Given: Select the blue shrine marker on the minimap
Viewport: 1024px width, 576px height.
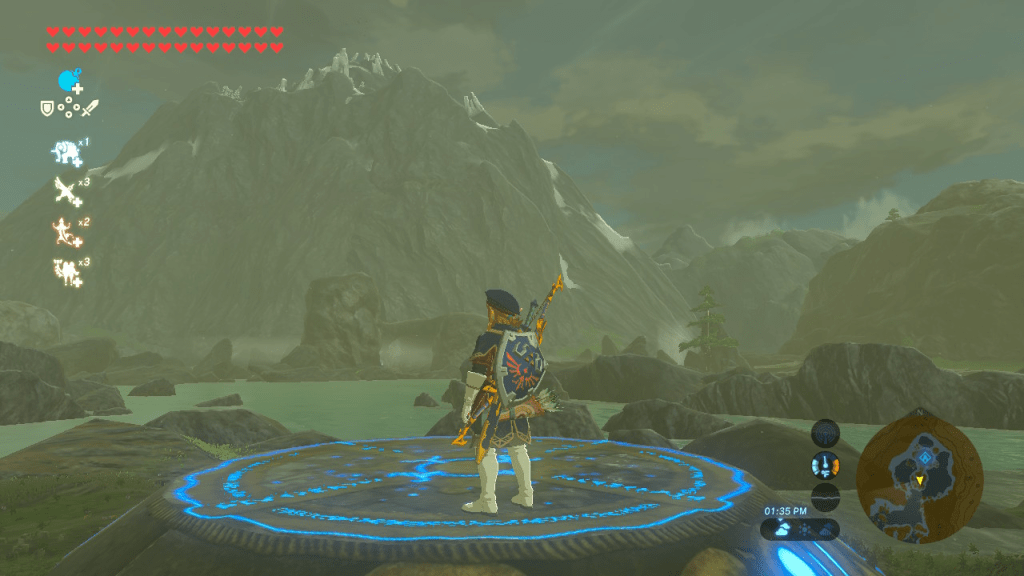Looking at the screenshot, I should 926,456.
